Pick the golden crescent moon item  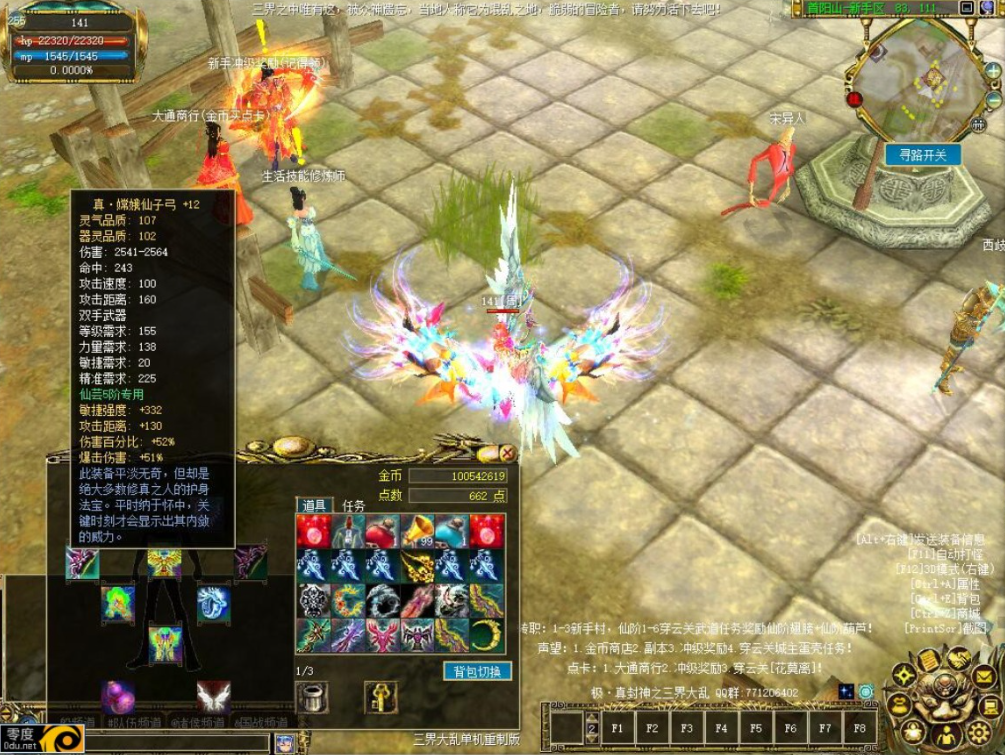[x=486, y=634]
